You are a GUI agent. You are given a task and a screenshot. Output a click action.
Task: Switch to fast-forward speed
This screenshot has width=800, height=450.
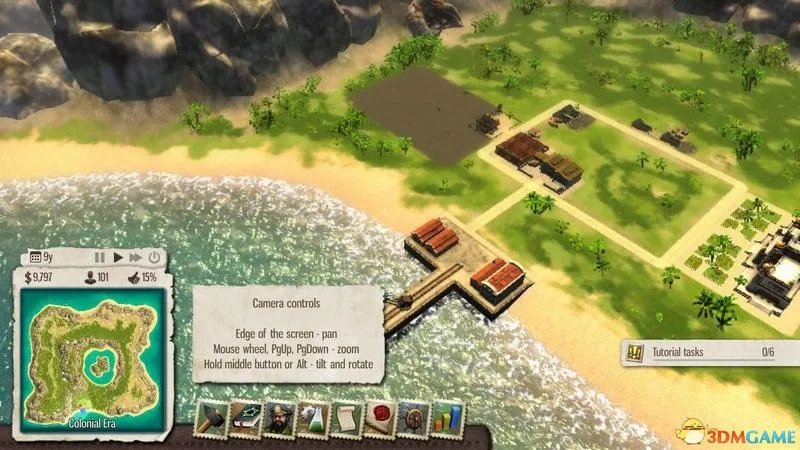(x=137, y=257)
